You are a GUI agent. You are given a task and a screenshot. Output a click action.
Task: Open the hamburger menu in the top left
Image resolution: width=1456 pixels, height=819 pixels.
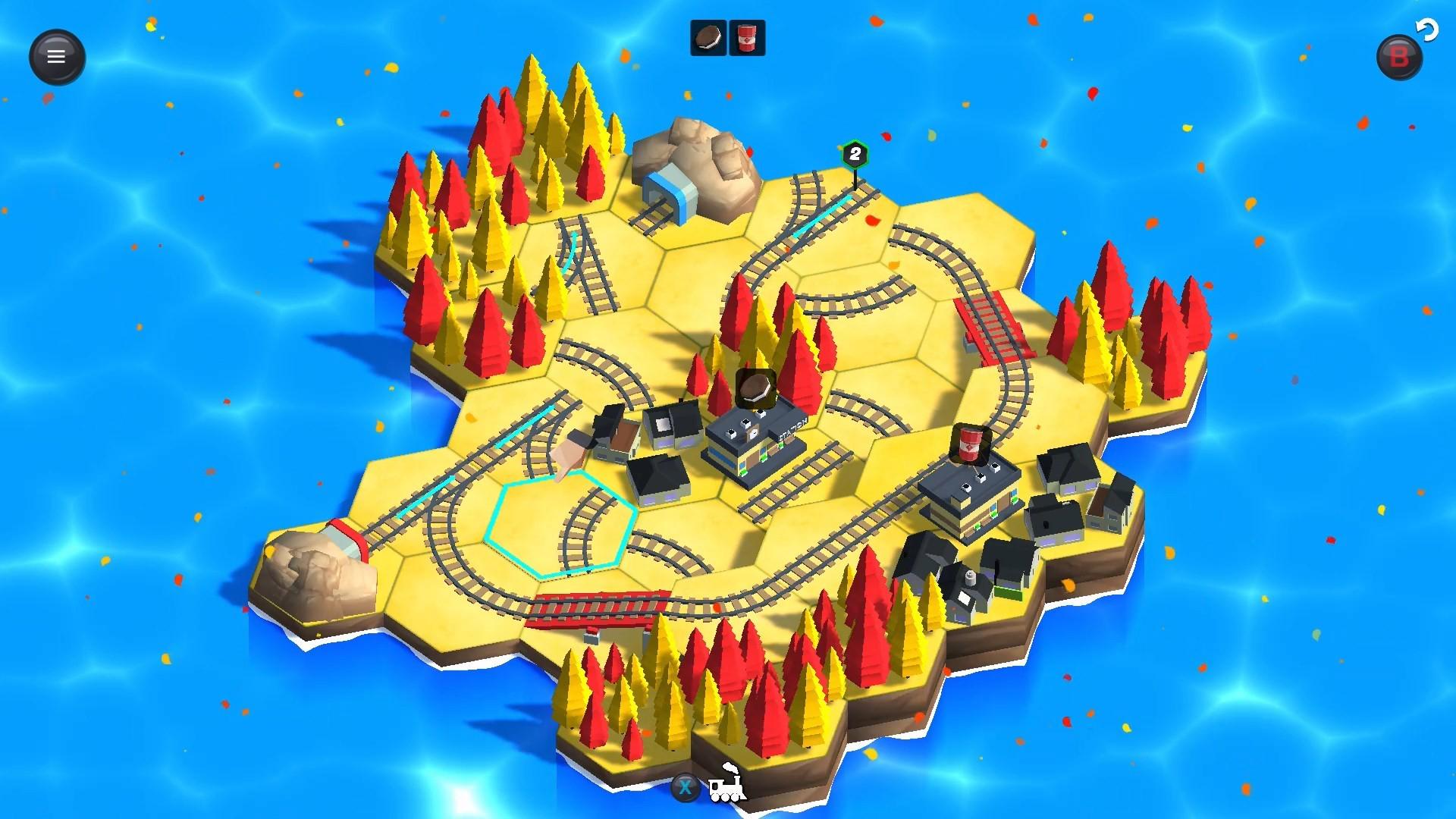point(56,55)
